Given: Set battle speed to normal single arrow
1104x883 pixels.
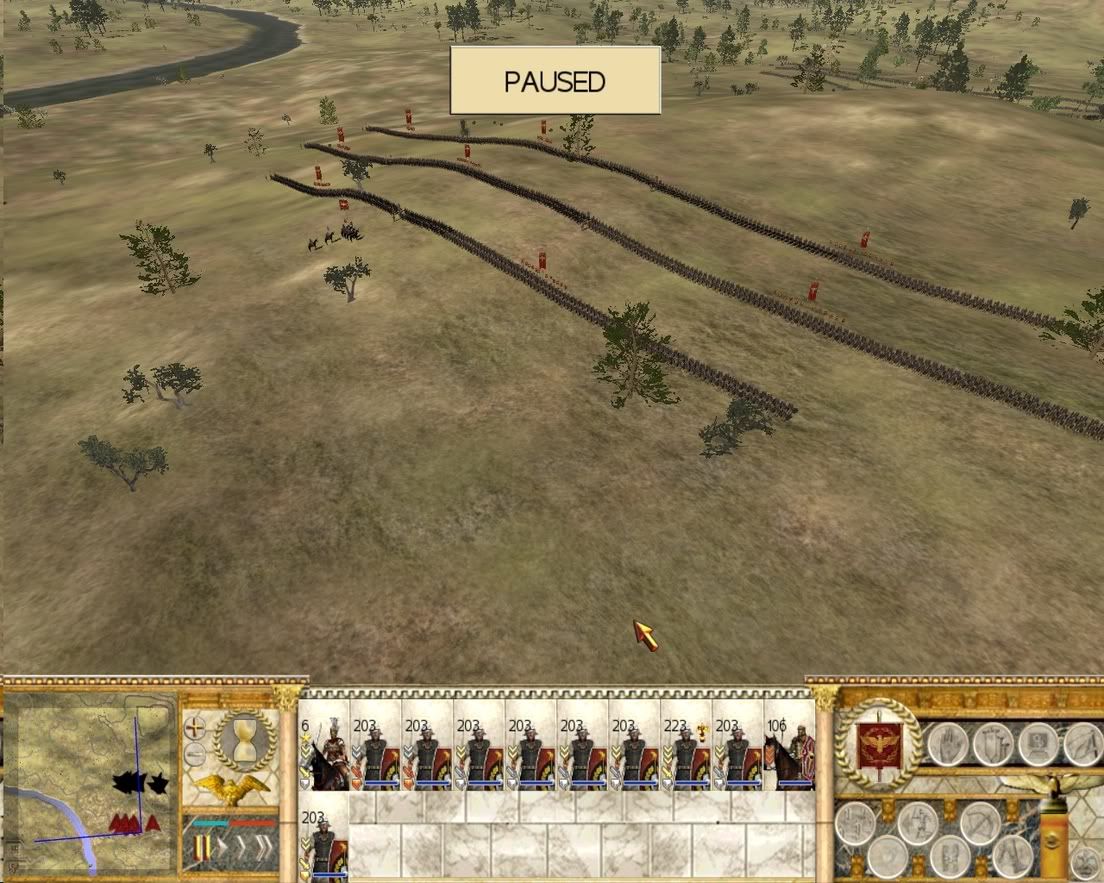Looking at the screenshot, I should [x=222, y=849].
